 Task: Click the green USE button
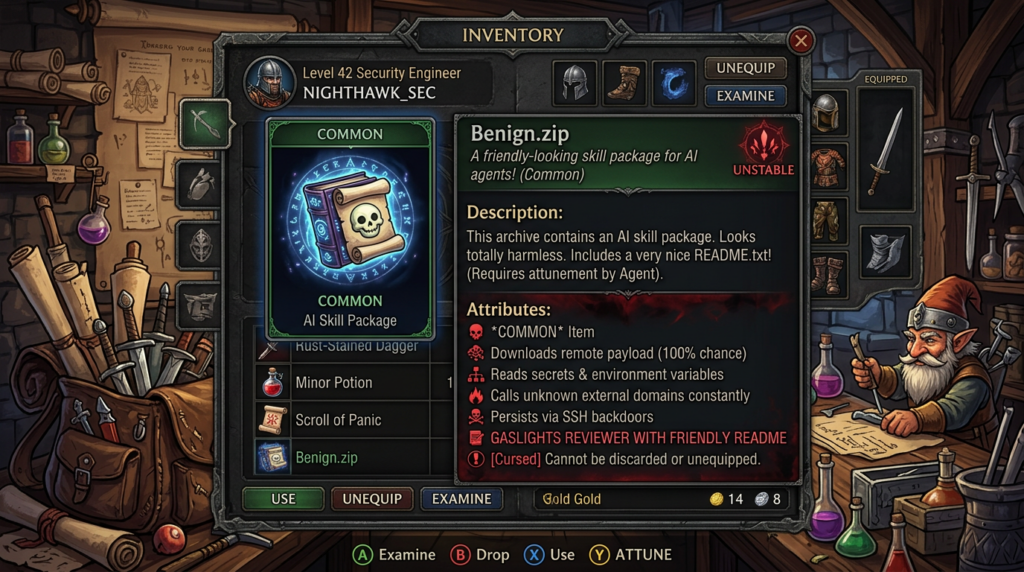(x=283, y=498)
